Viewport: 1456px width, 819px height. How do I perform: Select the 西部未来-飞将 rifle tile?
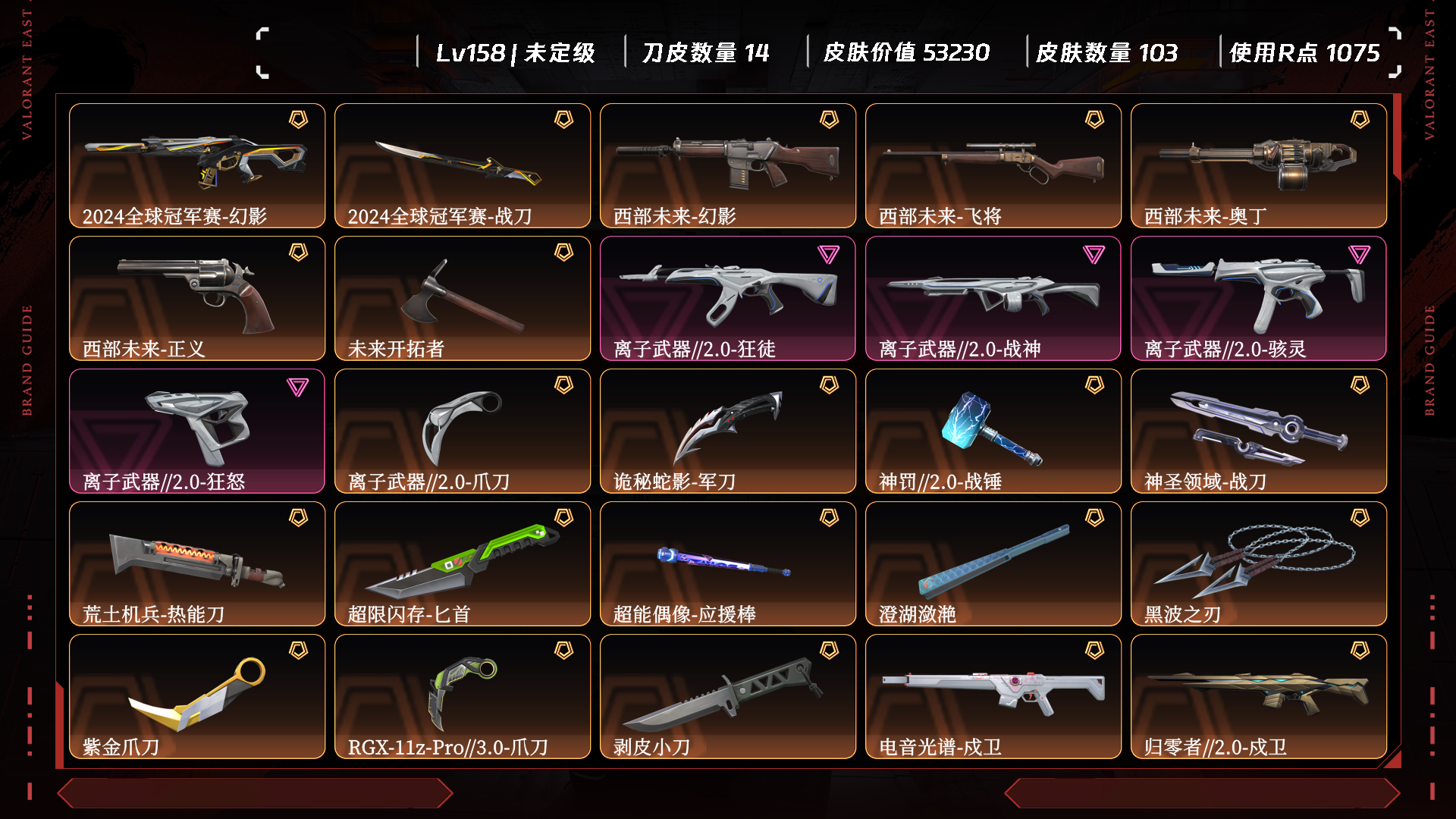(x=993, y=165)
